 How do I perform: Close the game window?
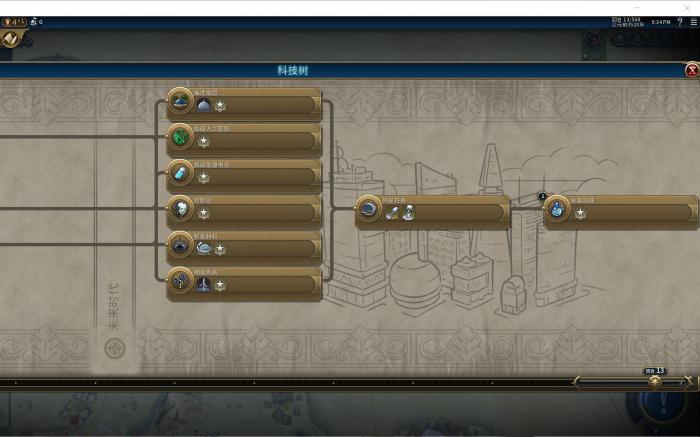coord(688,7)
